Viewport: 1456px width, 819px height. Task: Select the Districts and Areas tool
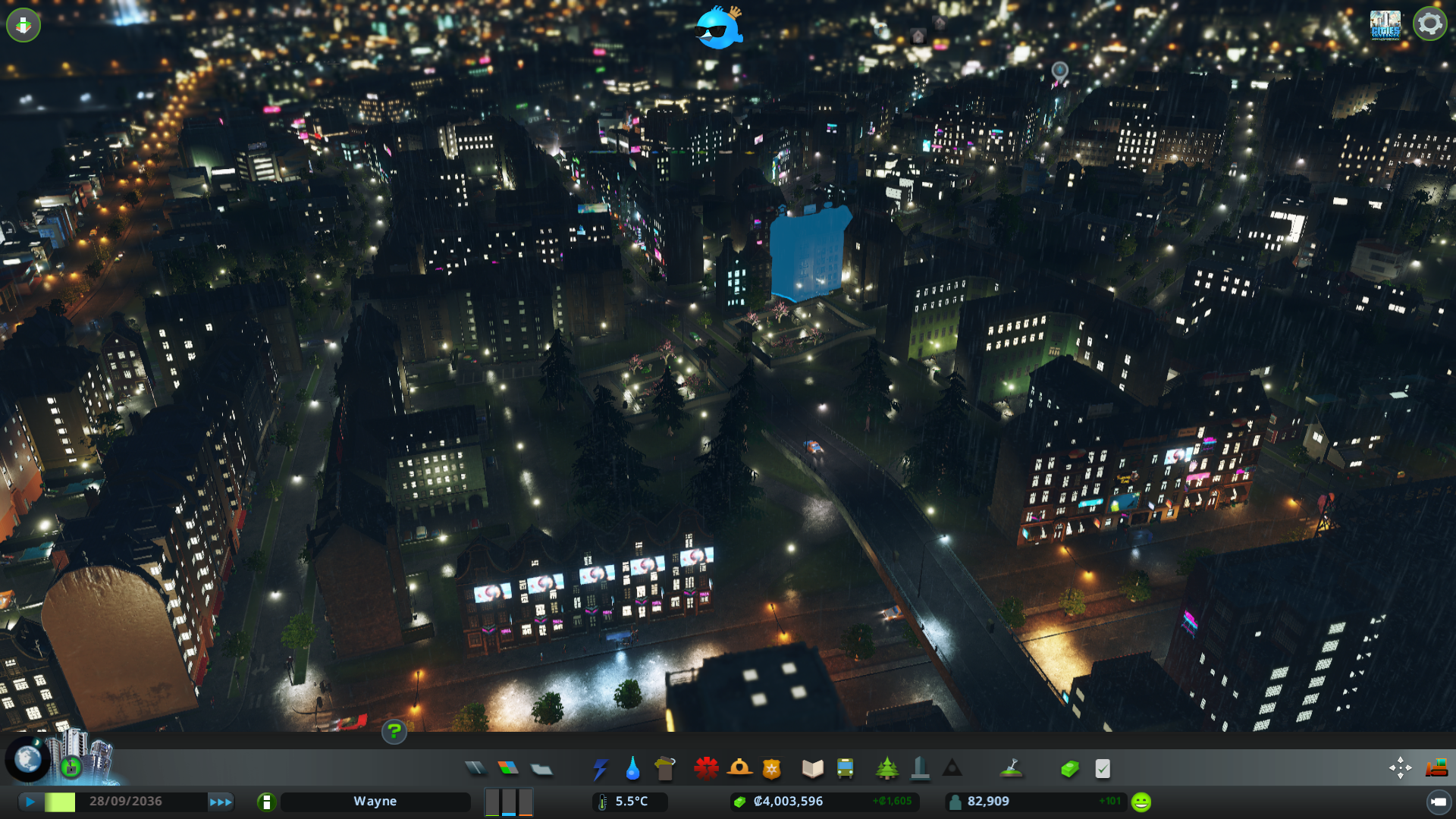pyautogui.click(x=540, y=767)
